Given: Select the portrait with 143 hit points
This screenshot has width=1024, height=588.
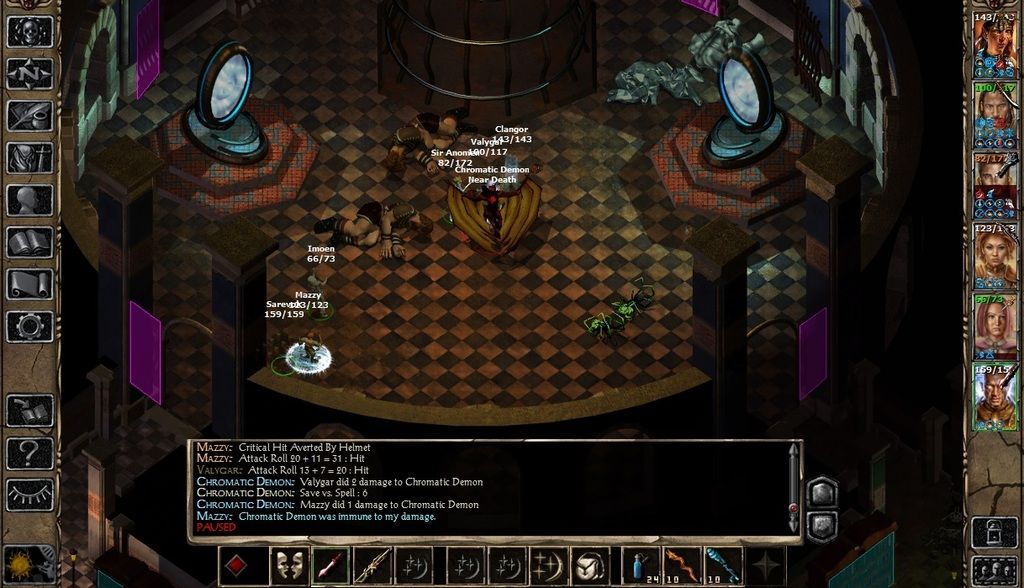Looking at the screenshot, I should click(x=994, y=46).
